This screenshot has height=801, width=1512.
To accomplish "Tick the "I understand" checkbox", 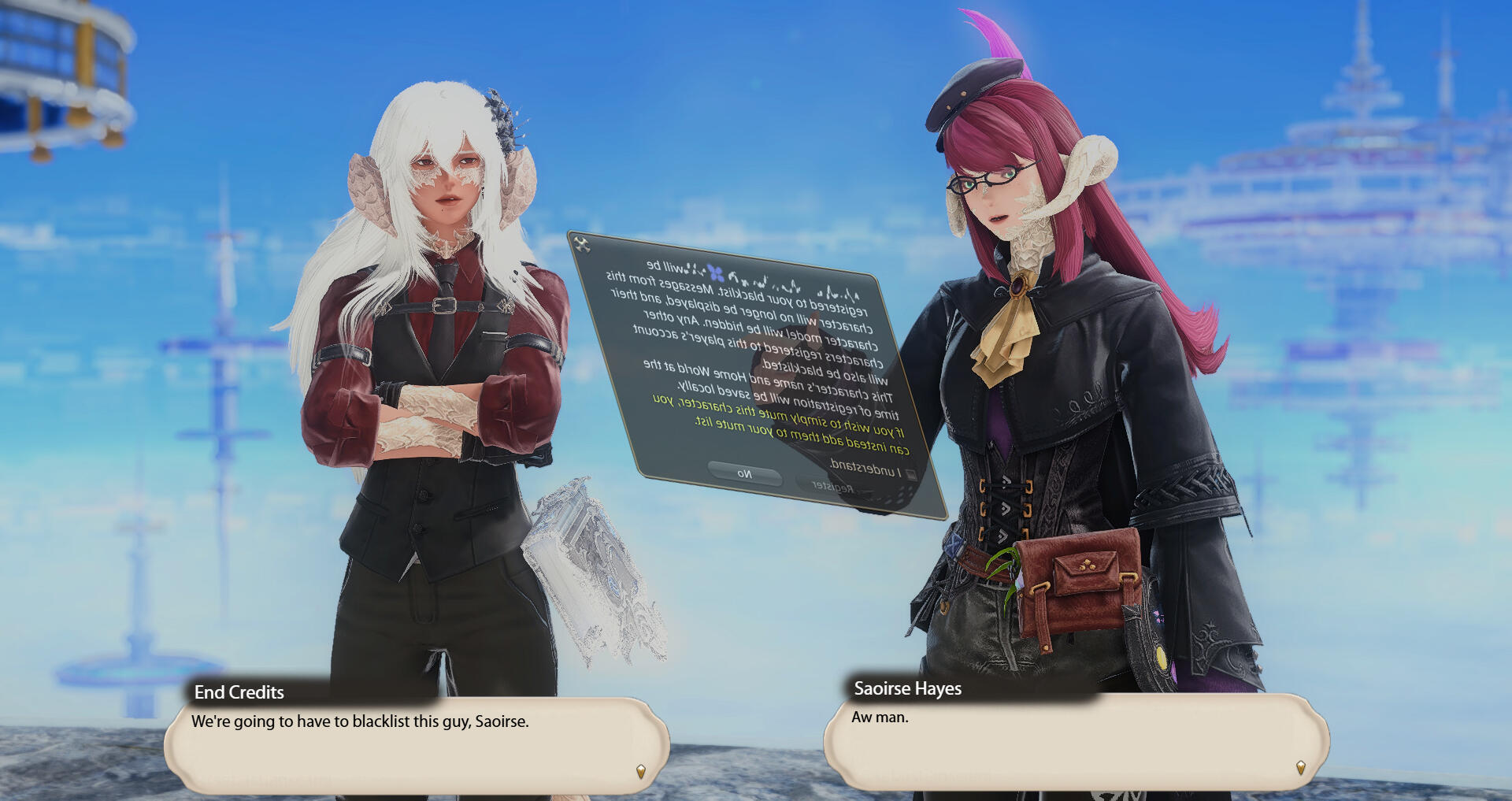I will coord(911,474).
